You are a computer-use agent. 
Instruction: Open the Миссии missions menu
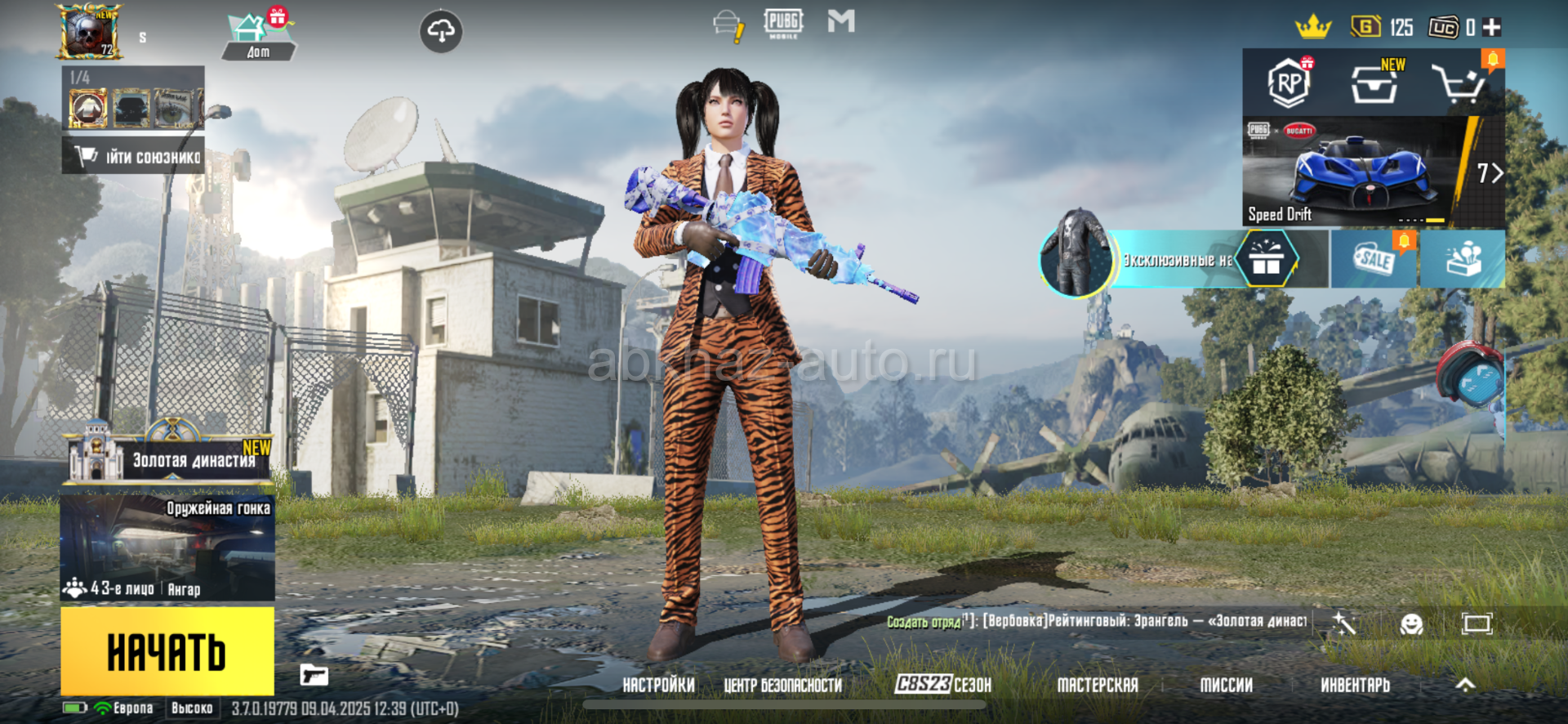tap(1226, 685)
